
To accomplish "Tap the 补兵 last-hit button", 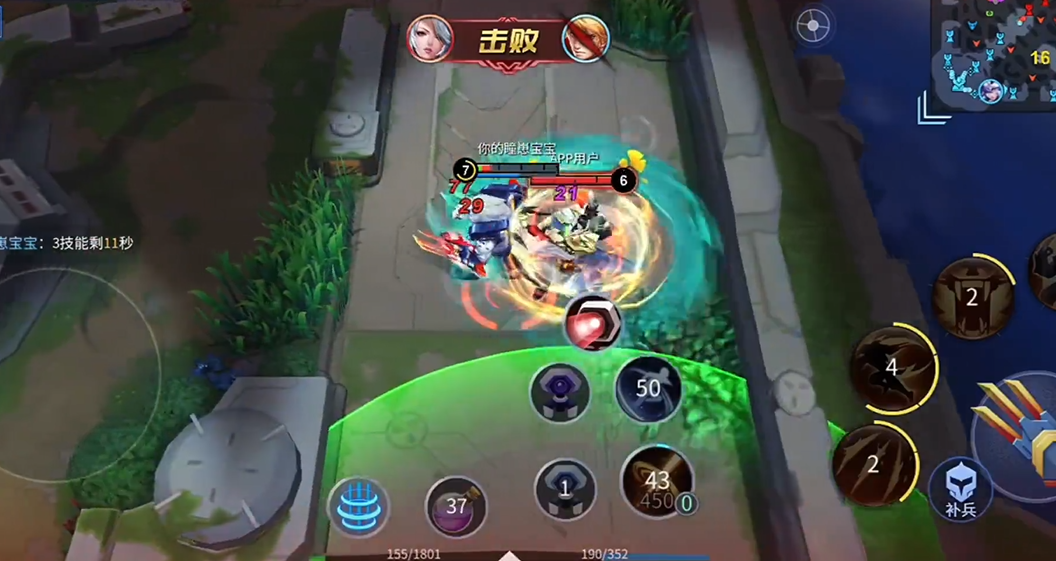I will click(960, 489).
